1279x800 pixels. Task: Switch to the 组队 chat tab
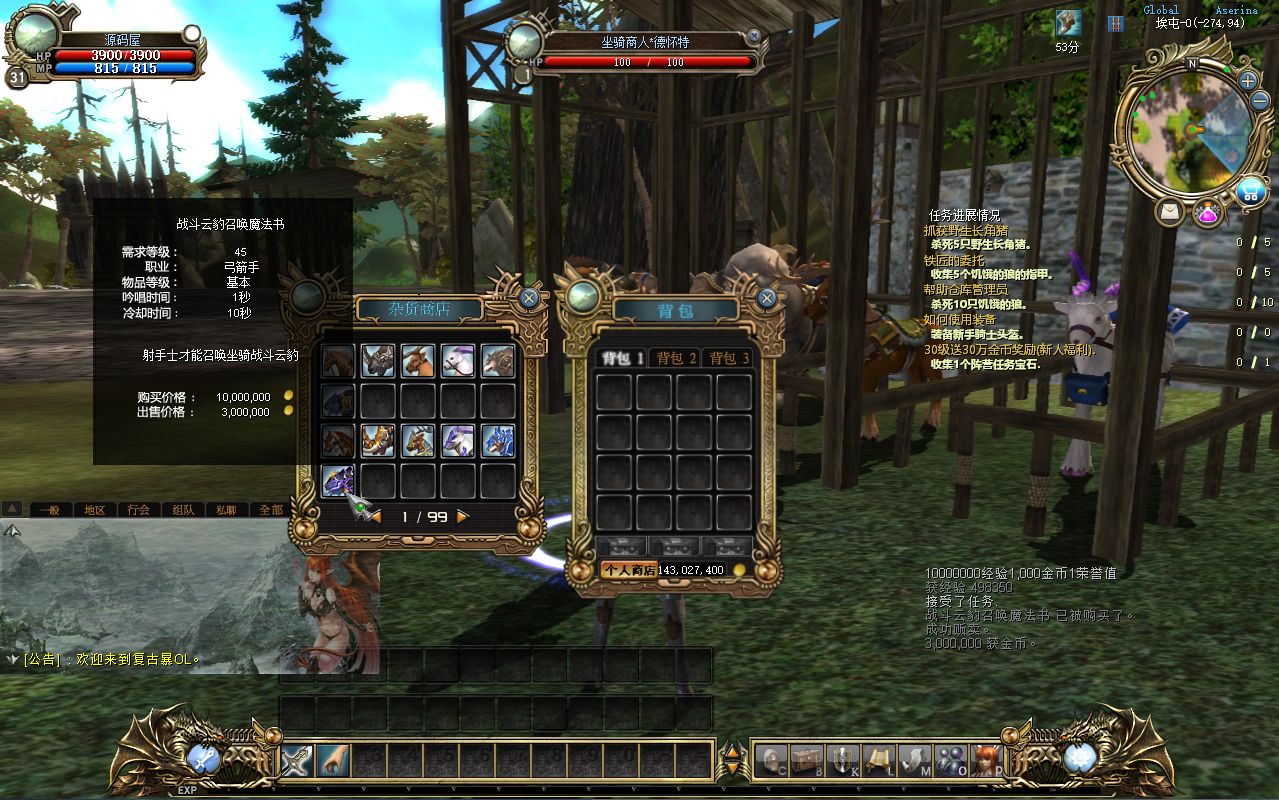click(x=183, y=509)
